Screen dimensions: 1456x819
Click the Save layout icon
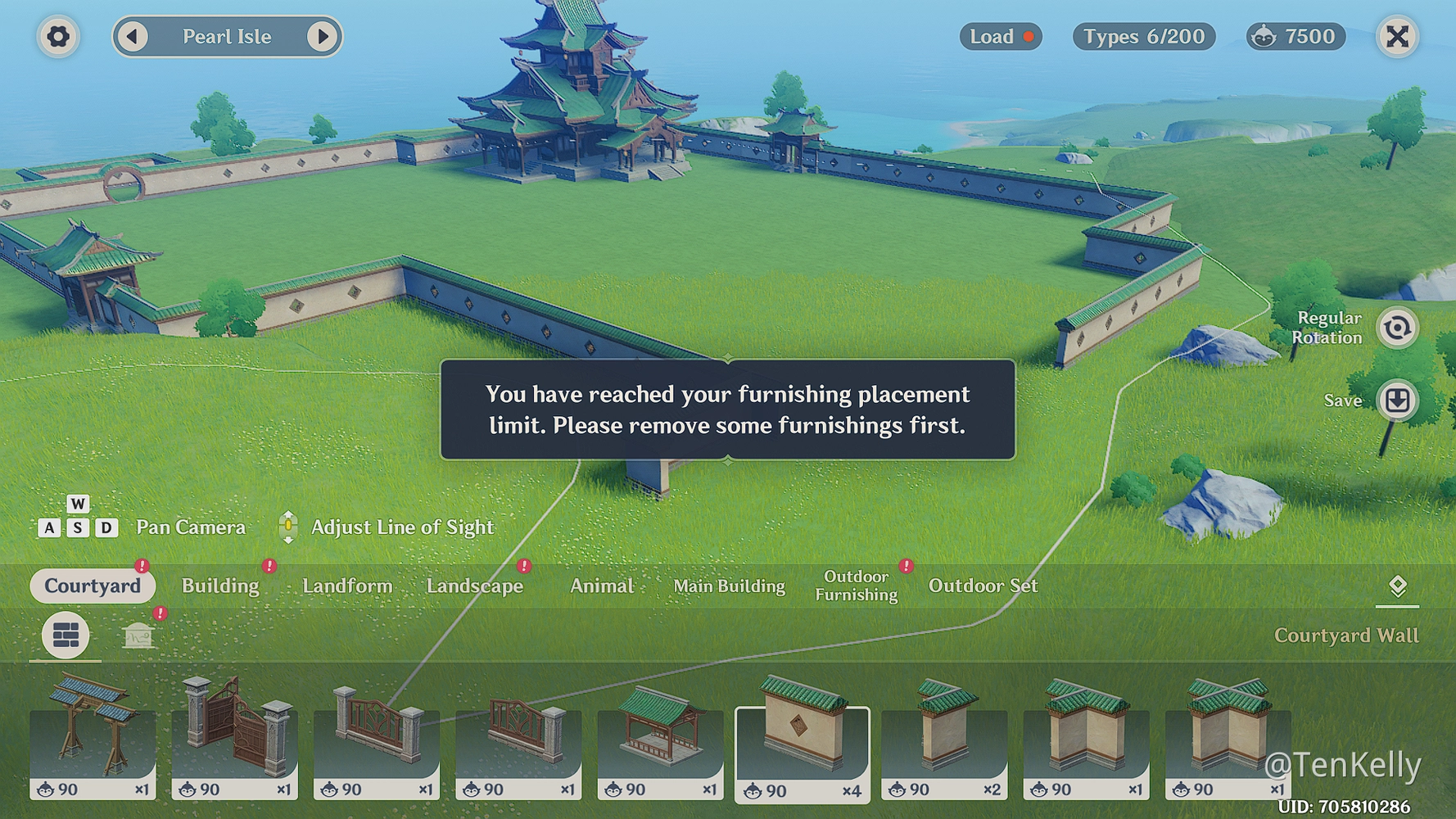pyautogui.click(x=1399, y=400)
